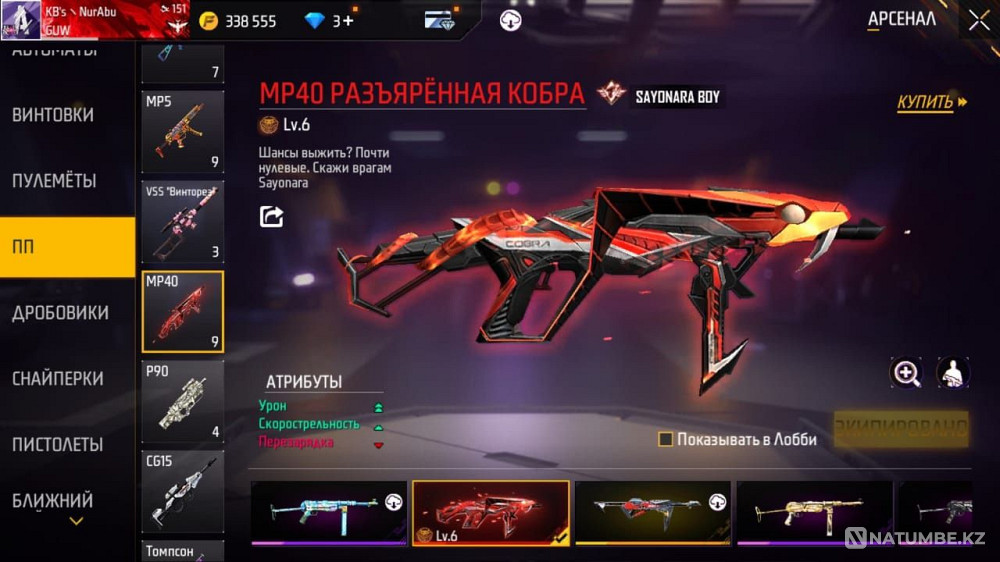Select the blue MP40 skin thumbnail
The height and width of the screenshot is (562, 1000).
(x=328, y=513)
